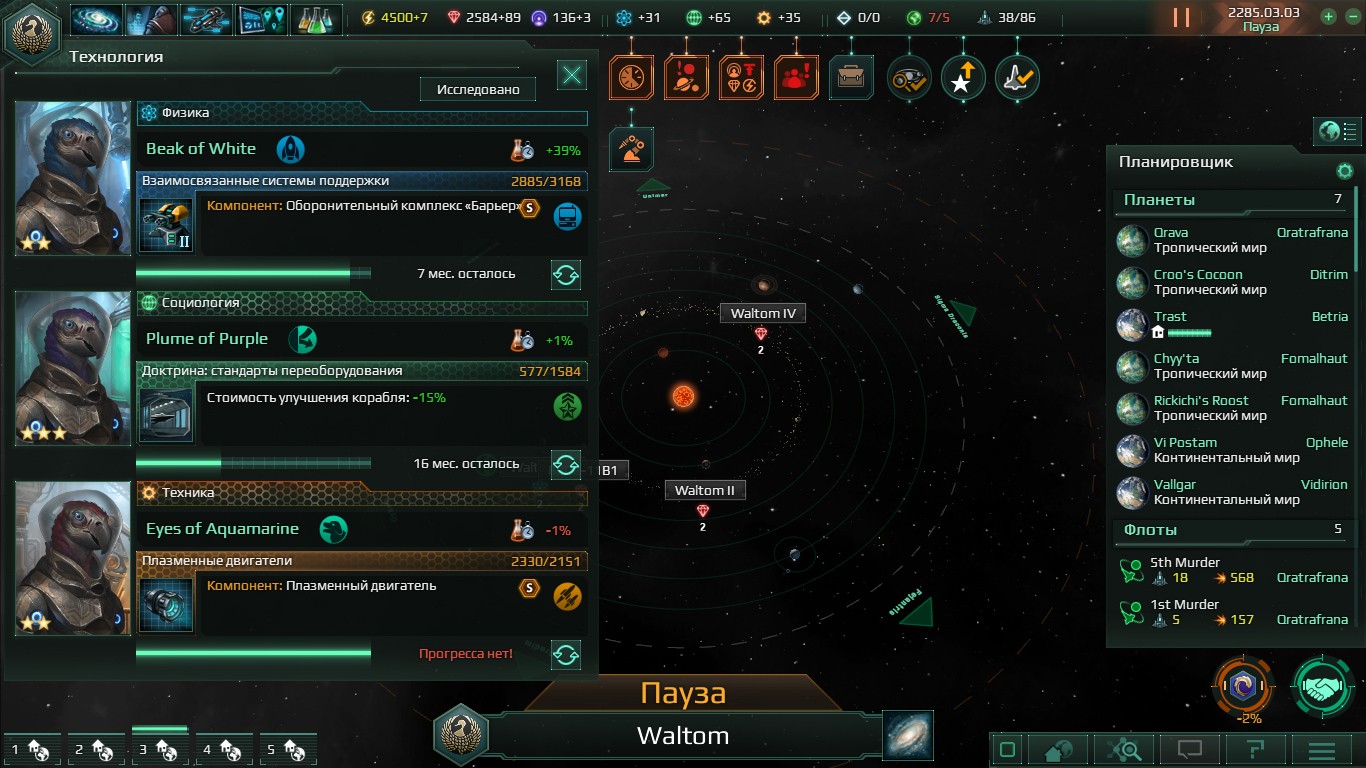This screenshot has width=1366, height=768.
Task: Toggle the game pause button
Action: (1181, 18)
